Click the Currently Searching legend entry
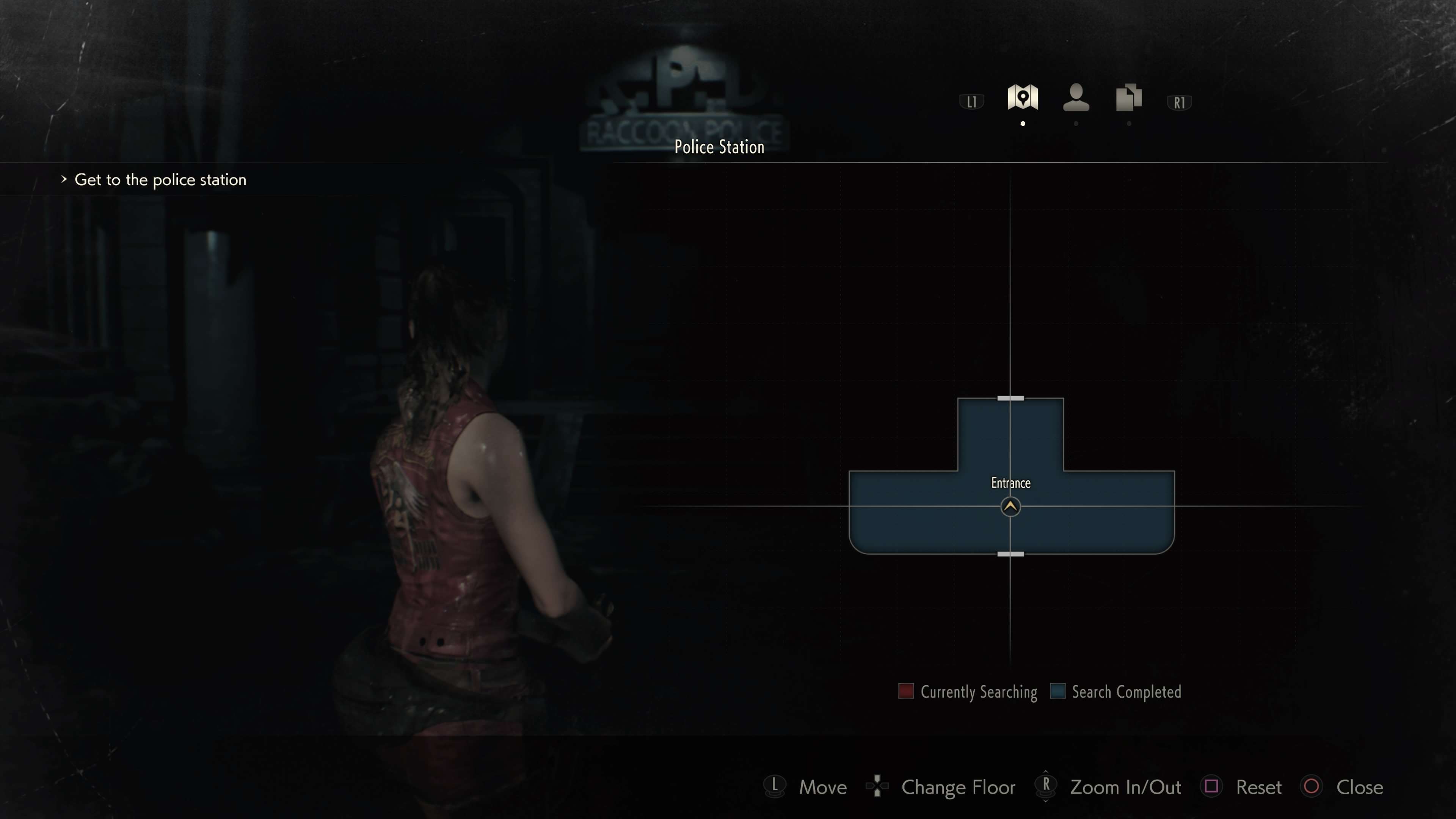Viewport: 1456px width, 819px height. coord(968,692)
